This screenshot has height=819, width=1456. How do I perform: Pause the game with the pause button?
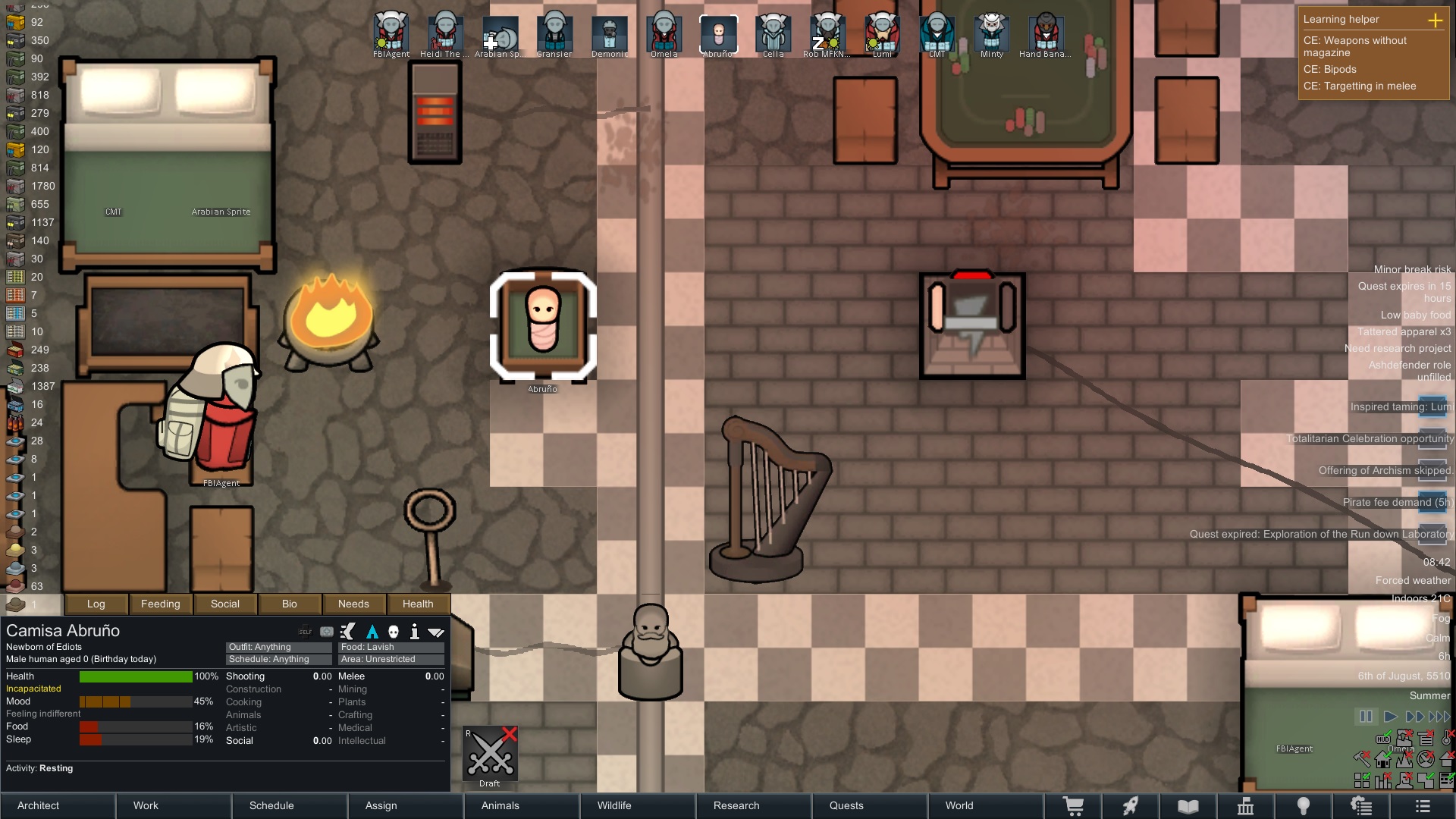click(1366, 717)
